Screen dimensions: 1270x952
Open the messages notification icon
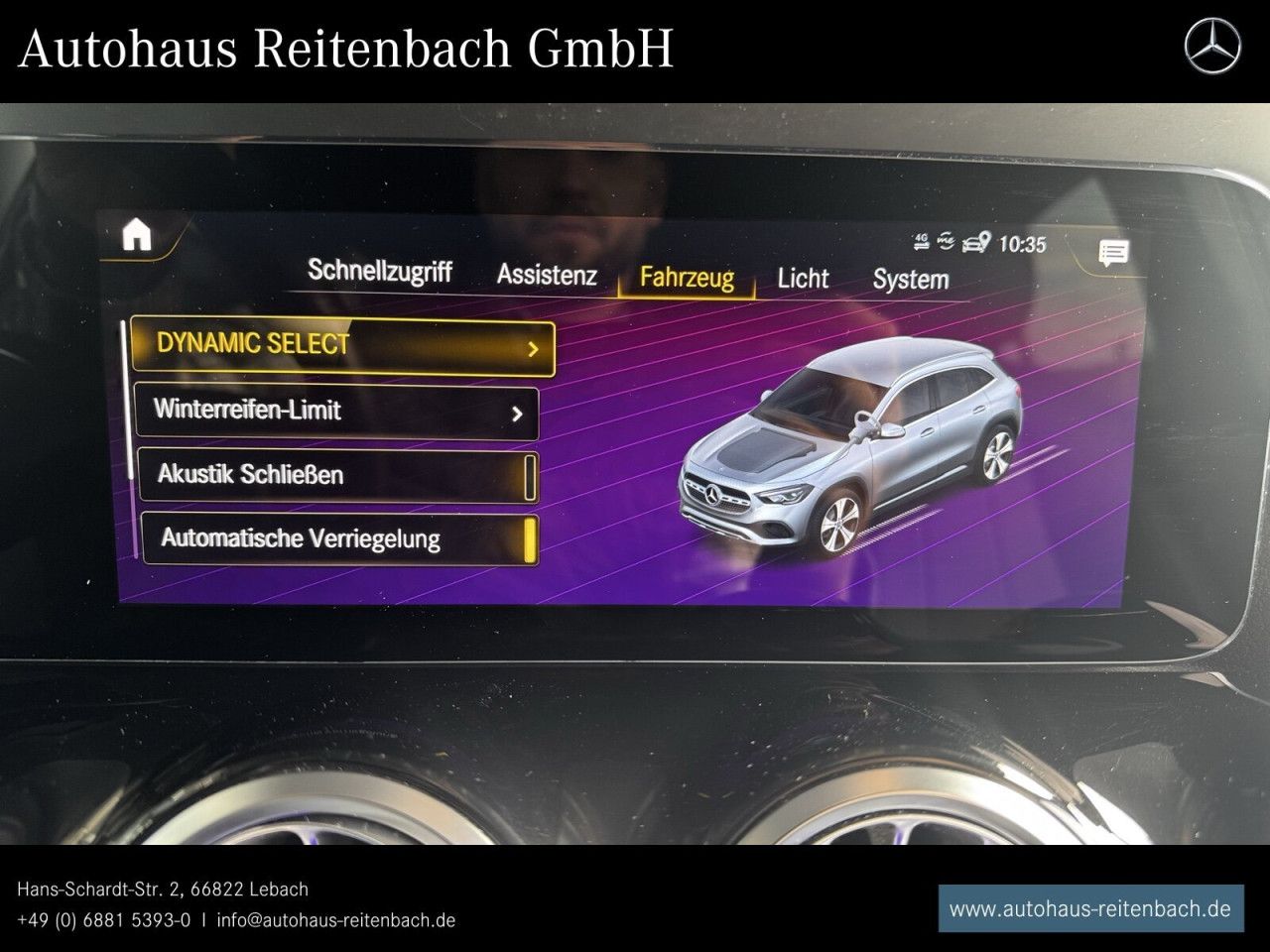tap(1113, 254)
